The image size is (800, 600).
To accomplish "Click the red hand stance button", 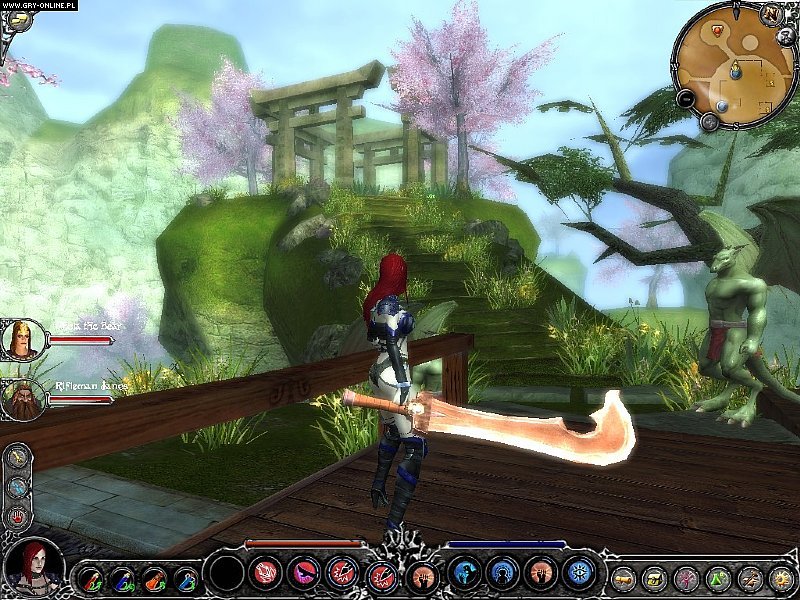I will [17, 517].
